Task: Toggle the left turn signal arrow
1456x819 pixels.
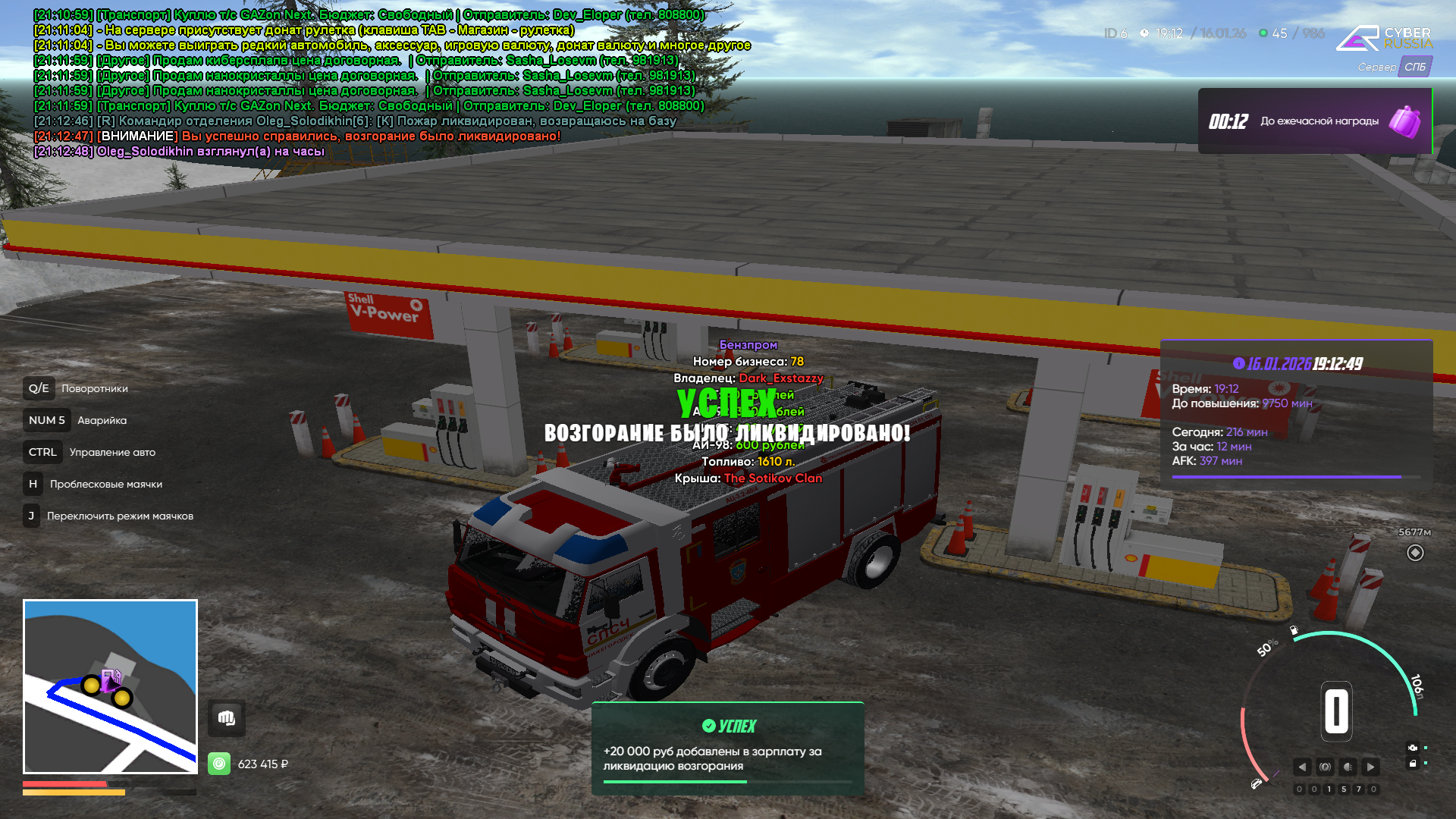Action: coord(1302,767)
